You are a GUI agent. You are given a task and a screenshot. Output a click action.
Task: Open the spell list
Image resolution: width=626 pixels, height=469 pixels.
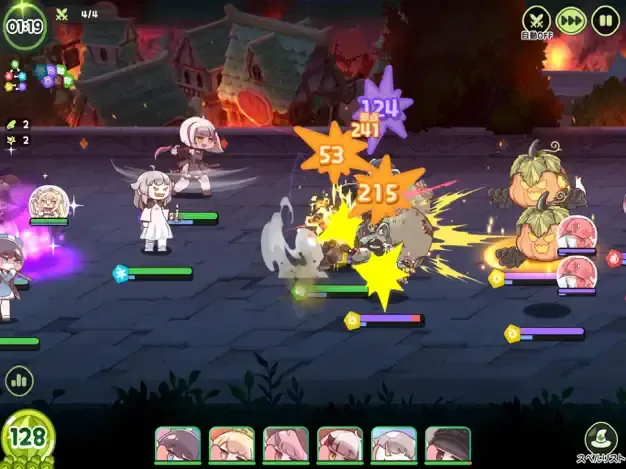pos(601,441)
